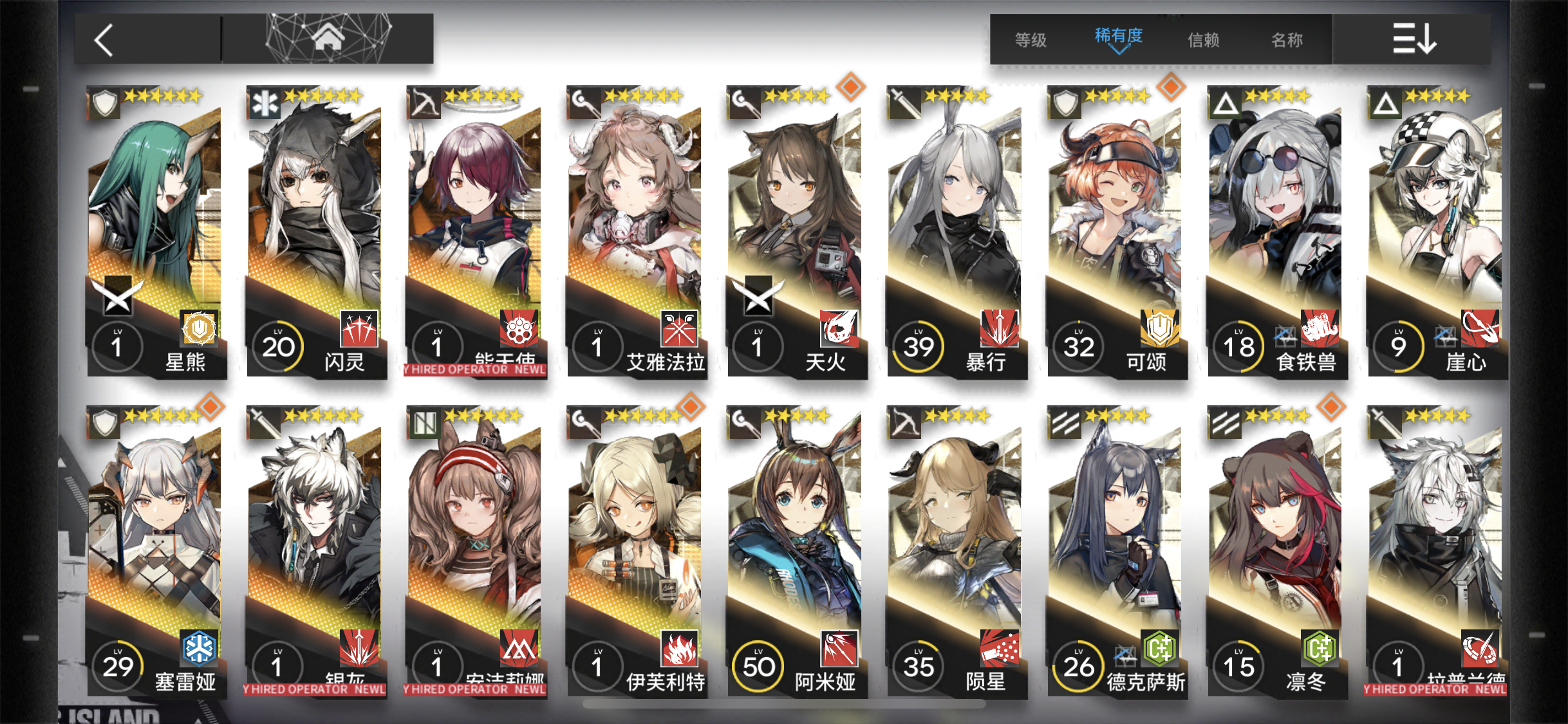
Task: Choose the 可颂 operator card
Action: point(1115,232)
